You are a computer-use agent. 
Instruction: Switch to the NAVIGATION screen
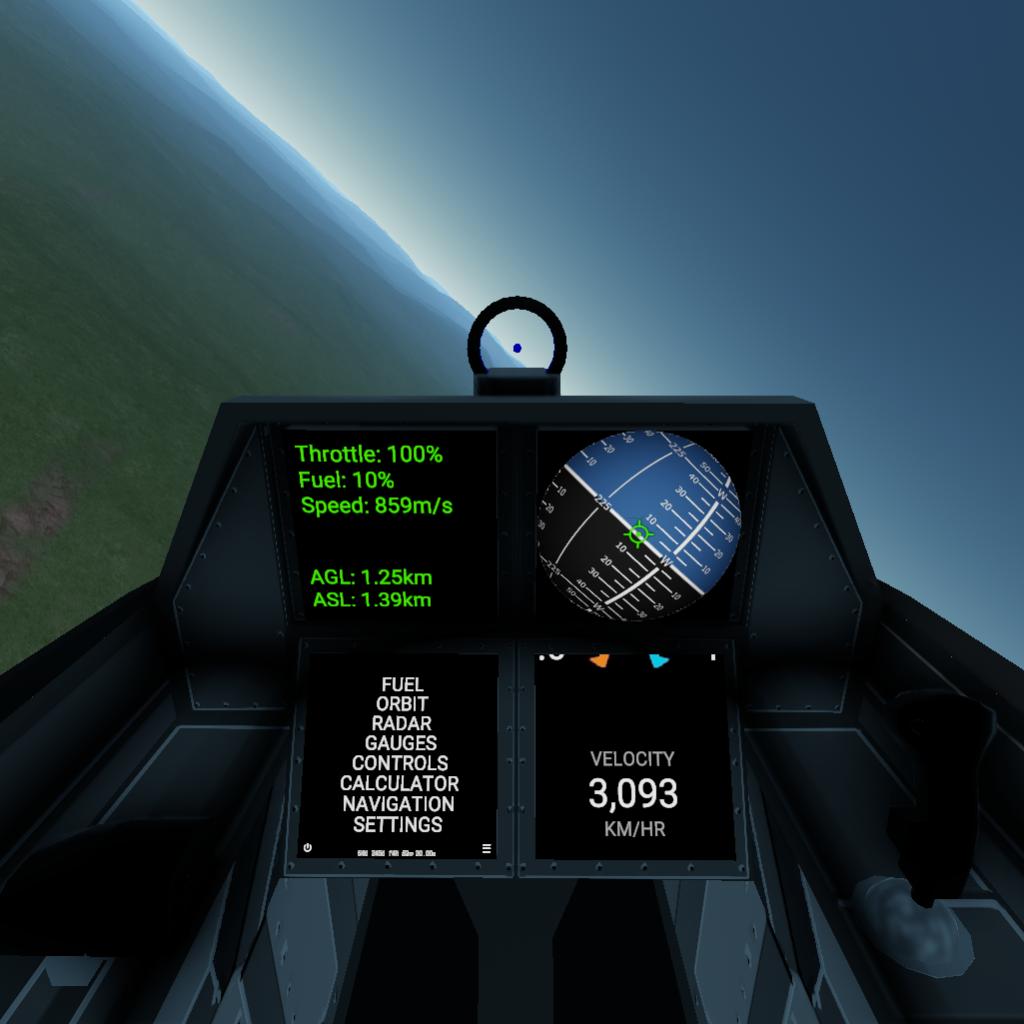[398, 804]
